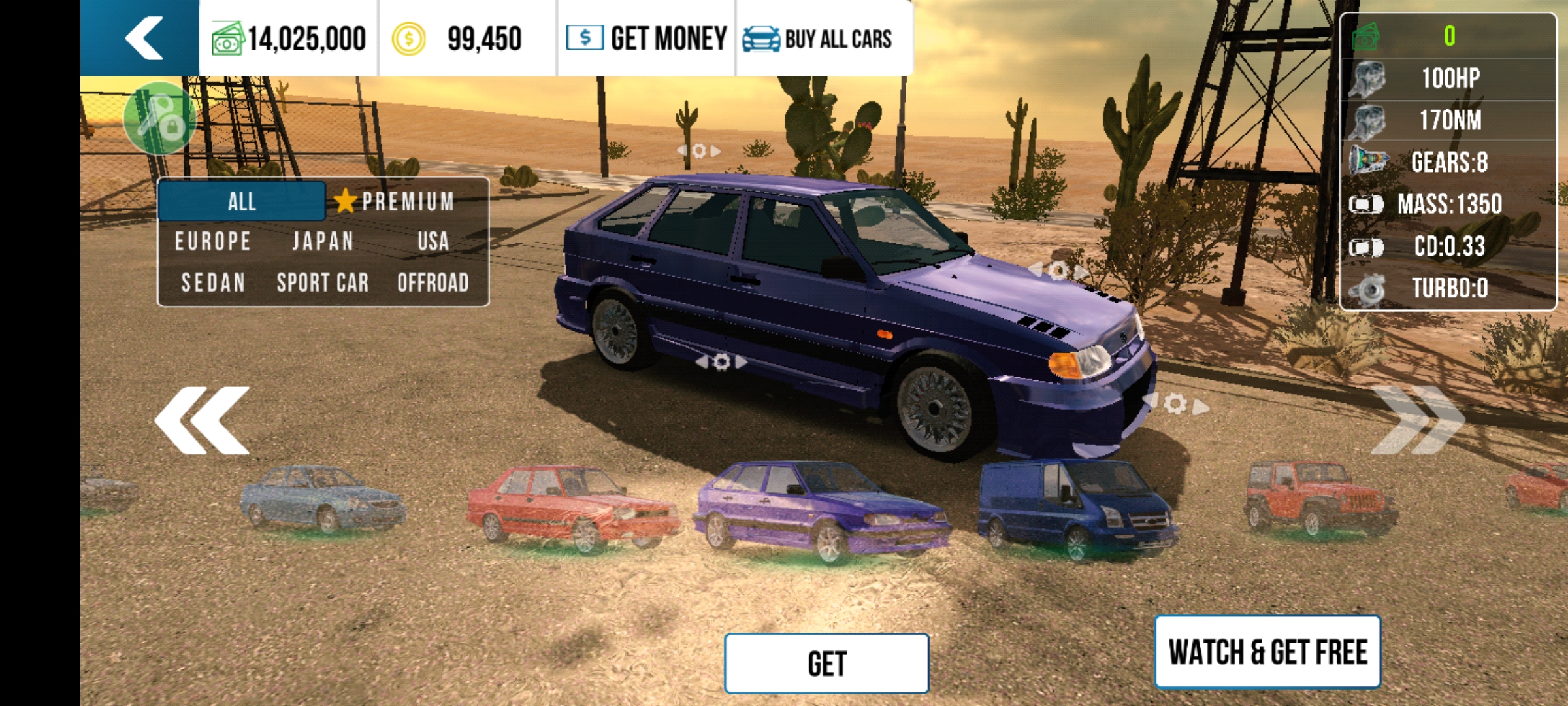Click the Get button for this car

(826, 664)
